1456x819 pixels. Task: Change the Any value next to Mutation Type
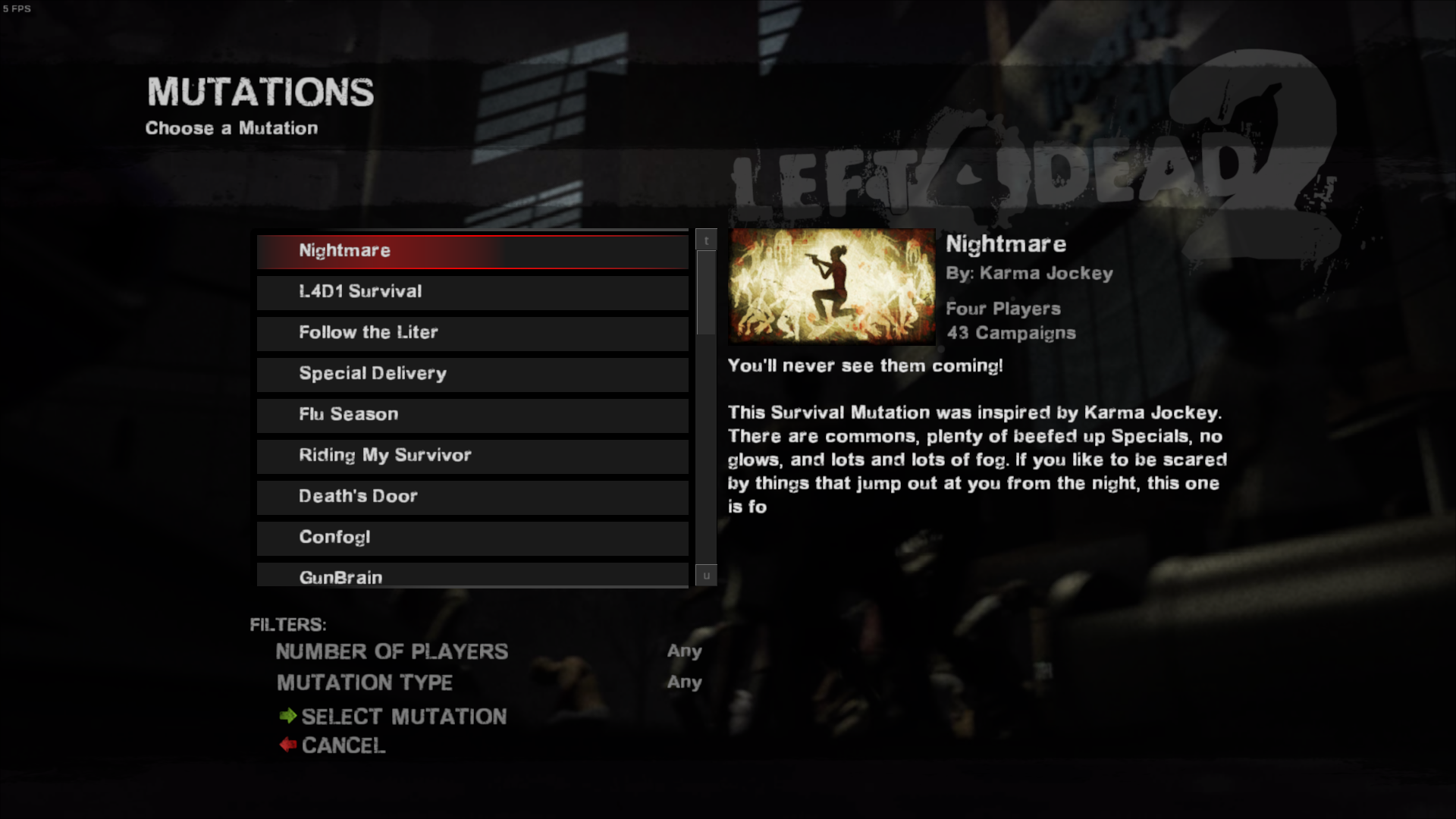[683, 682]
